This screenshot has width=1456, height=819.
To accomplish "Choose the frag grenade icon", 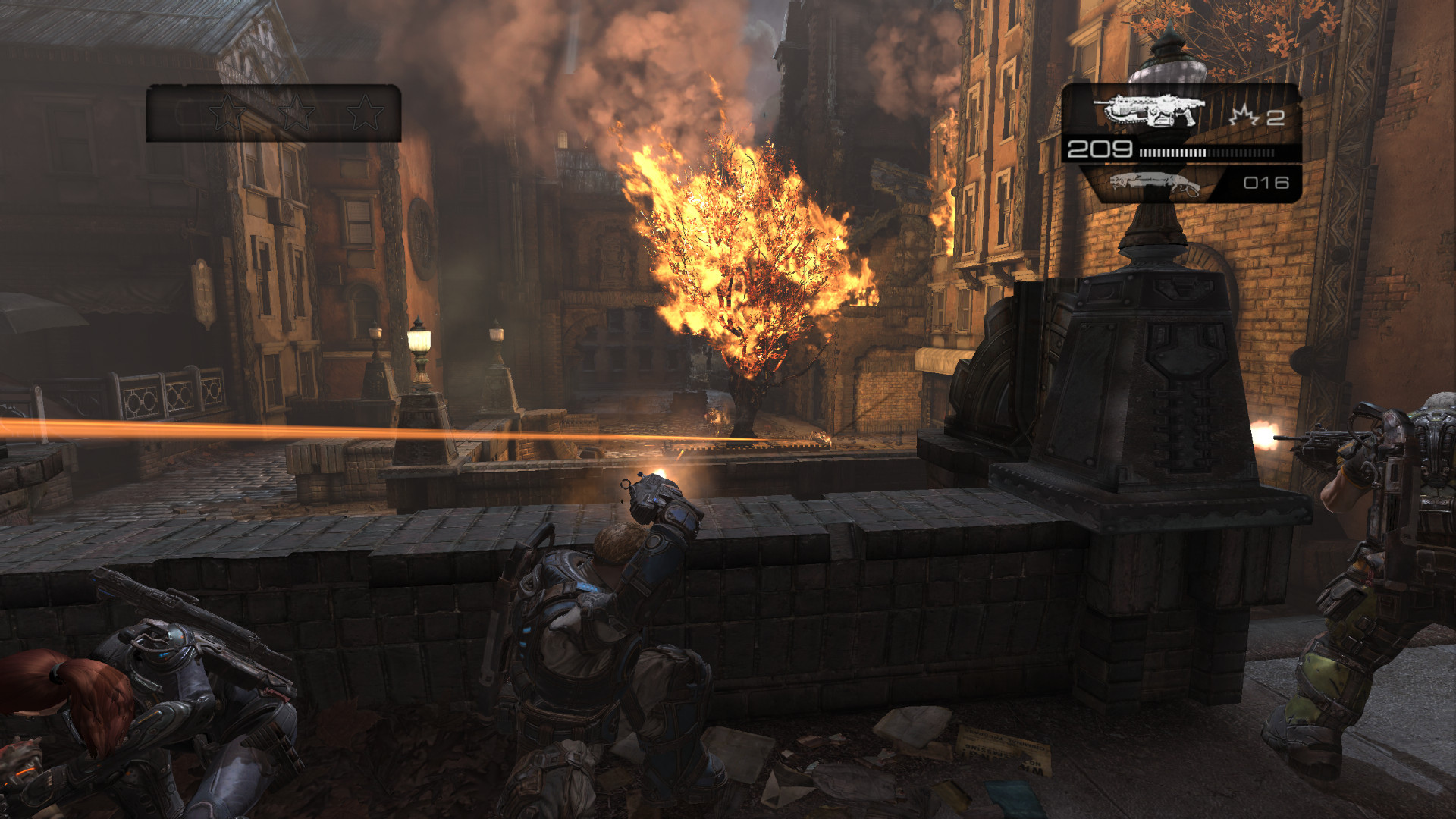I will click(1244, 116).
